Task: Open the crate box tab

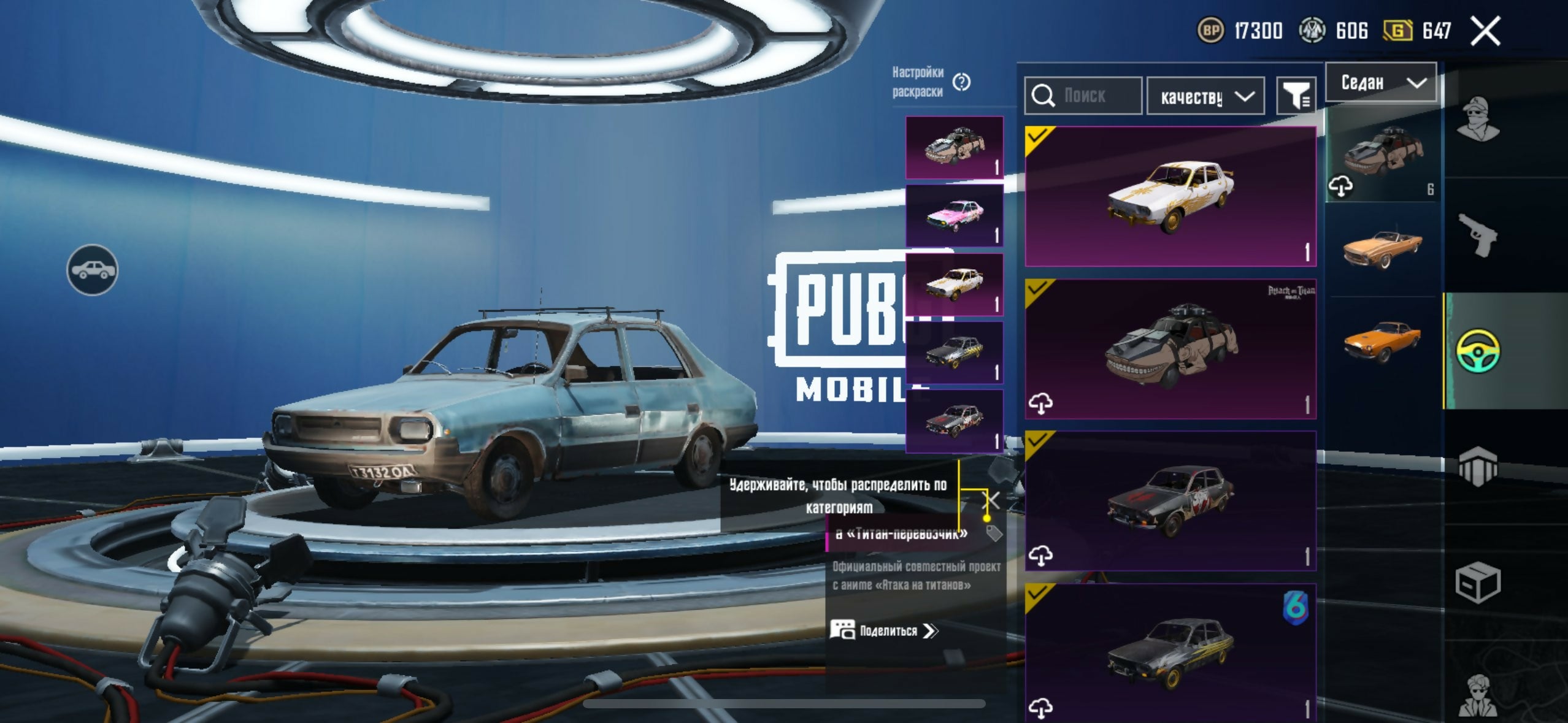Action: [1477, 582]
